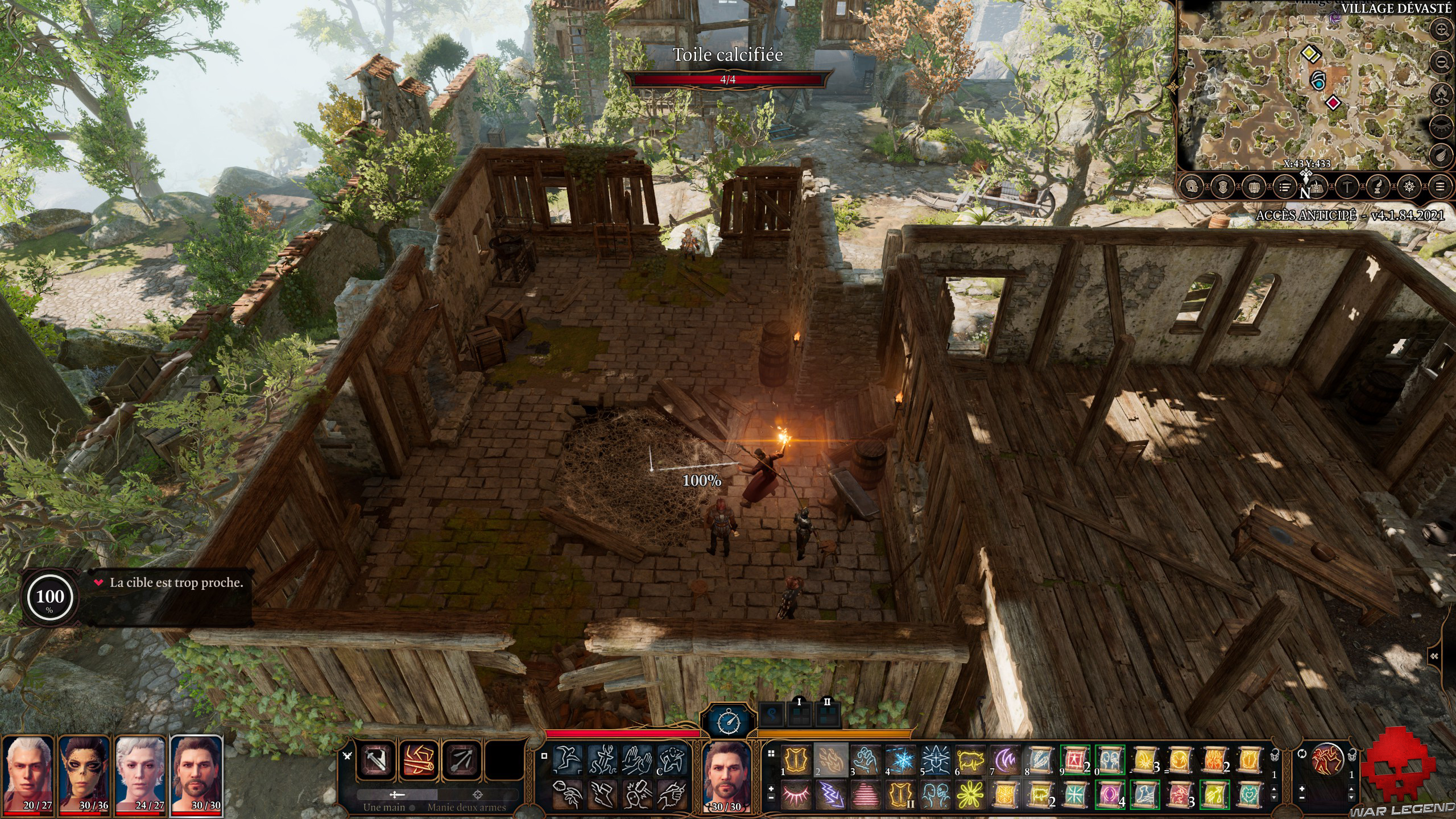Click the clock button to toggle turn-based mode
Viewport: 1456px width, 819px height.
(729, 721)
